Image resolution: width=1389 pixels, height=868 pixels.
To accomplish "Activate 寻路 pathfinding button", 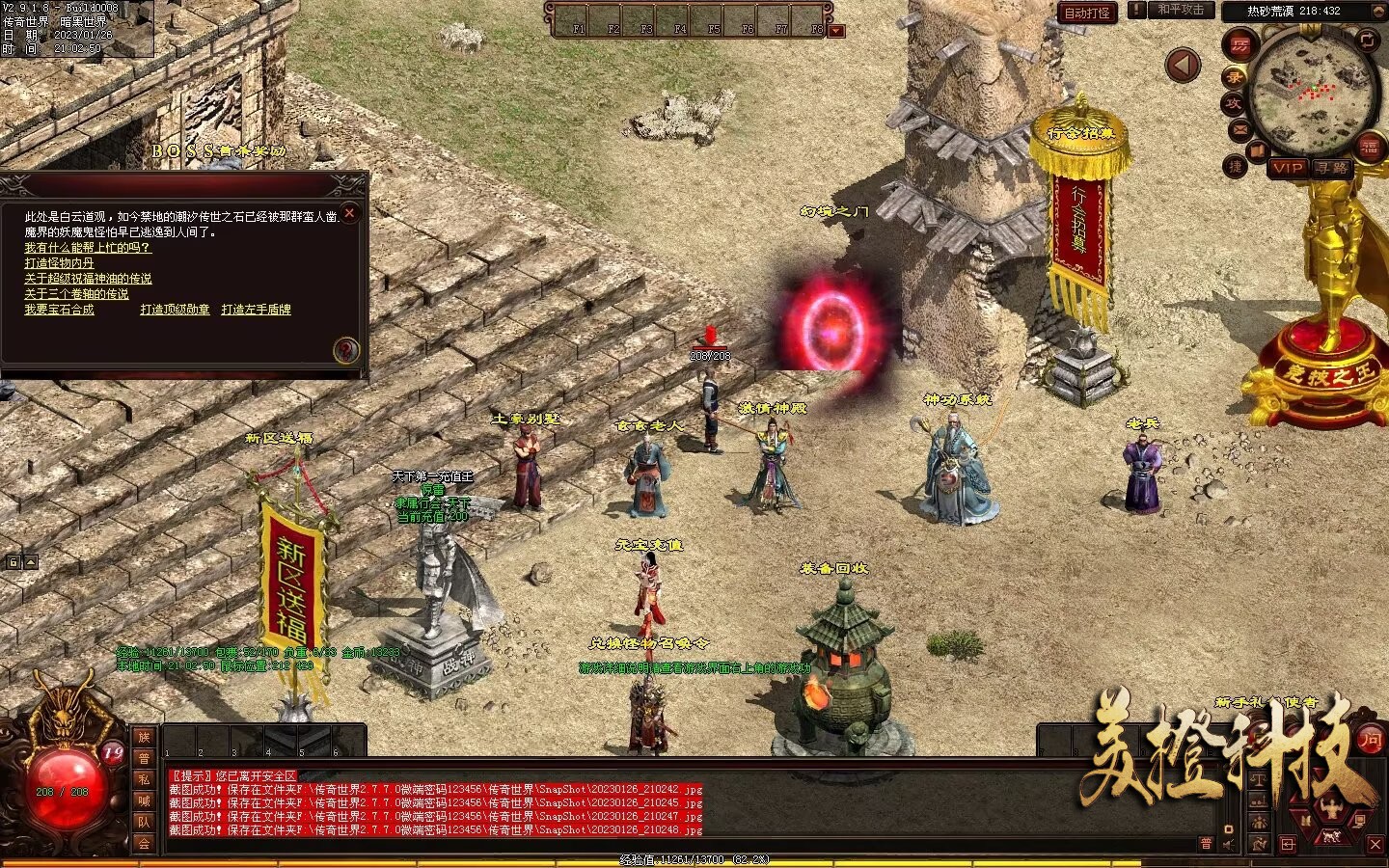I will [1332, 168].
